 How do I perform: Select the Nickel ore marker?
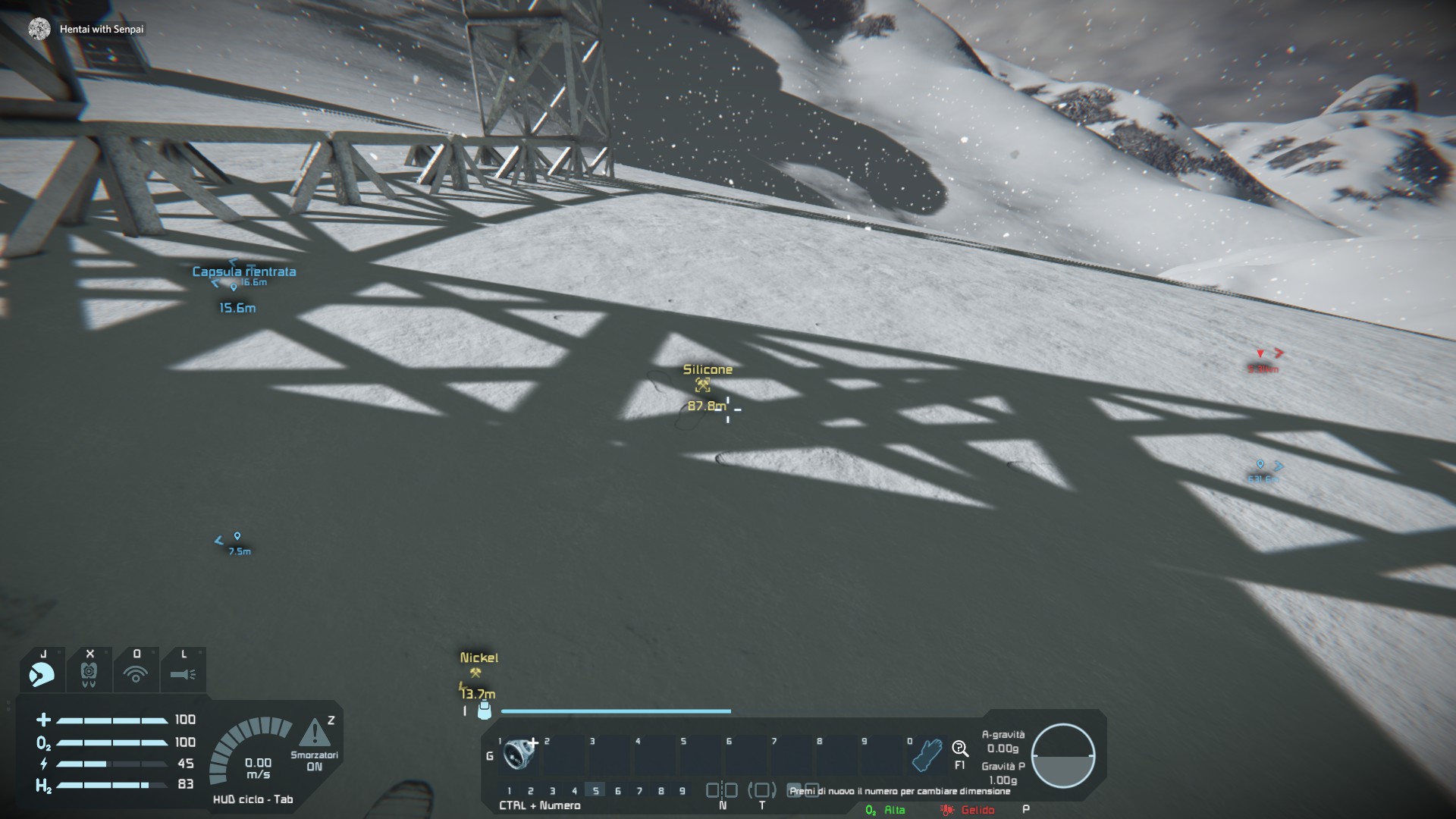pyautogui.click(x=476, y=673)
